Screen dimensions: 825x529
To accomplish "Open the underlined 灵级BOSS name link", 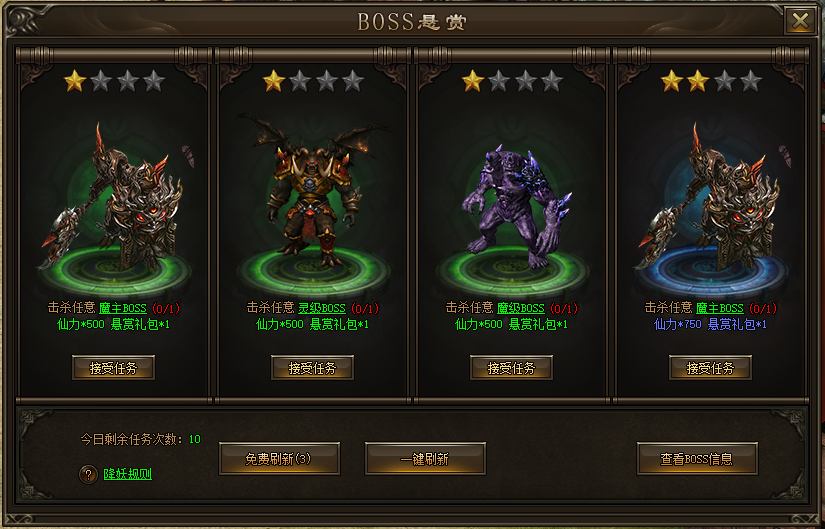I will pos(321,308).
